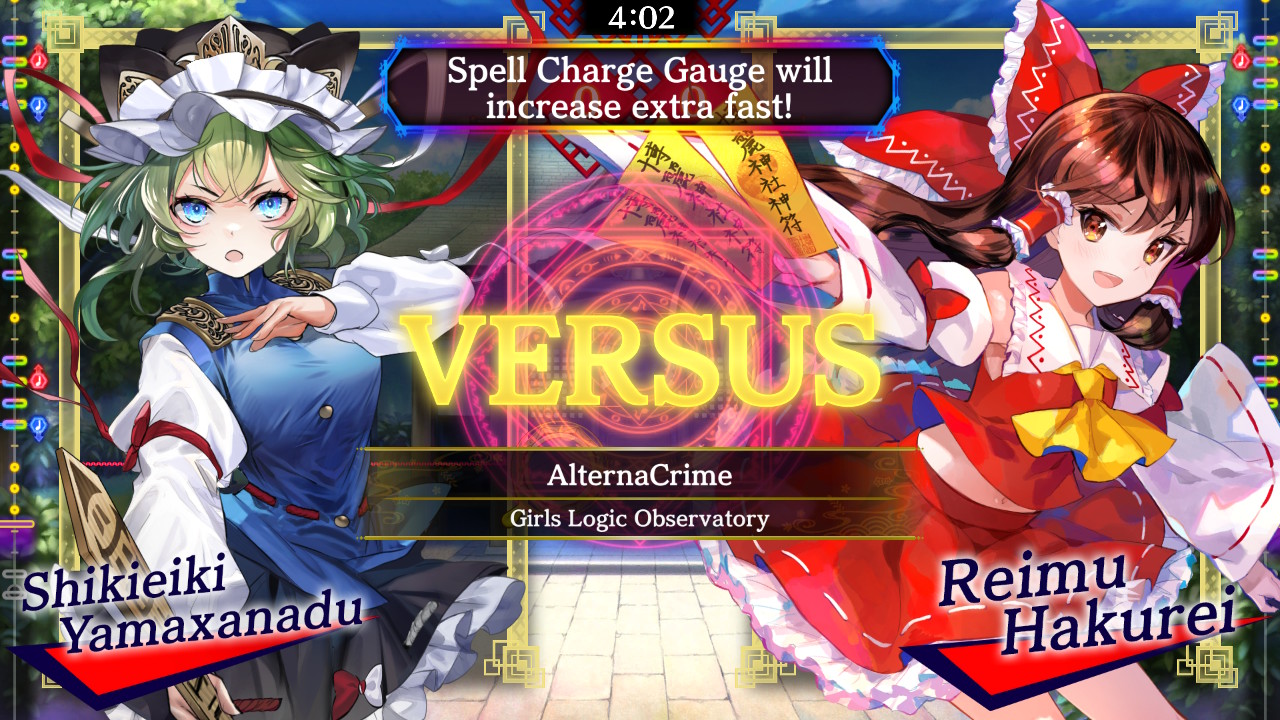Open the Girls Logic Observatory artist entry
1280x720 pixels.
pyautogui.click(x=640, y=519)
